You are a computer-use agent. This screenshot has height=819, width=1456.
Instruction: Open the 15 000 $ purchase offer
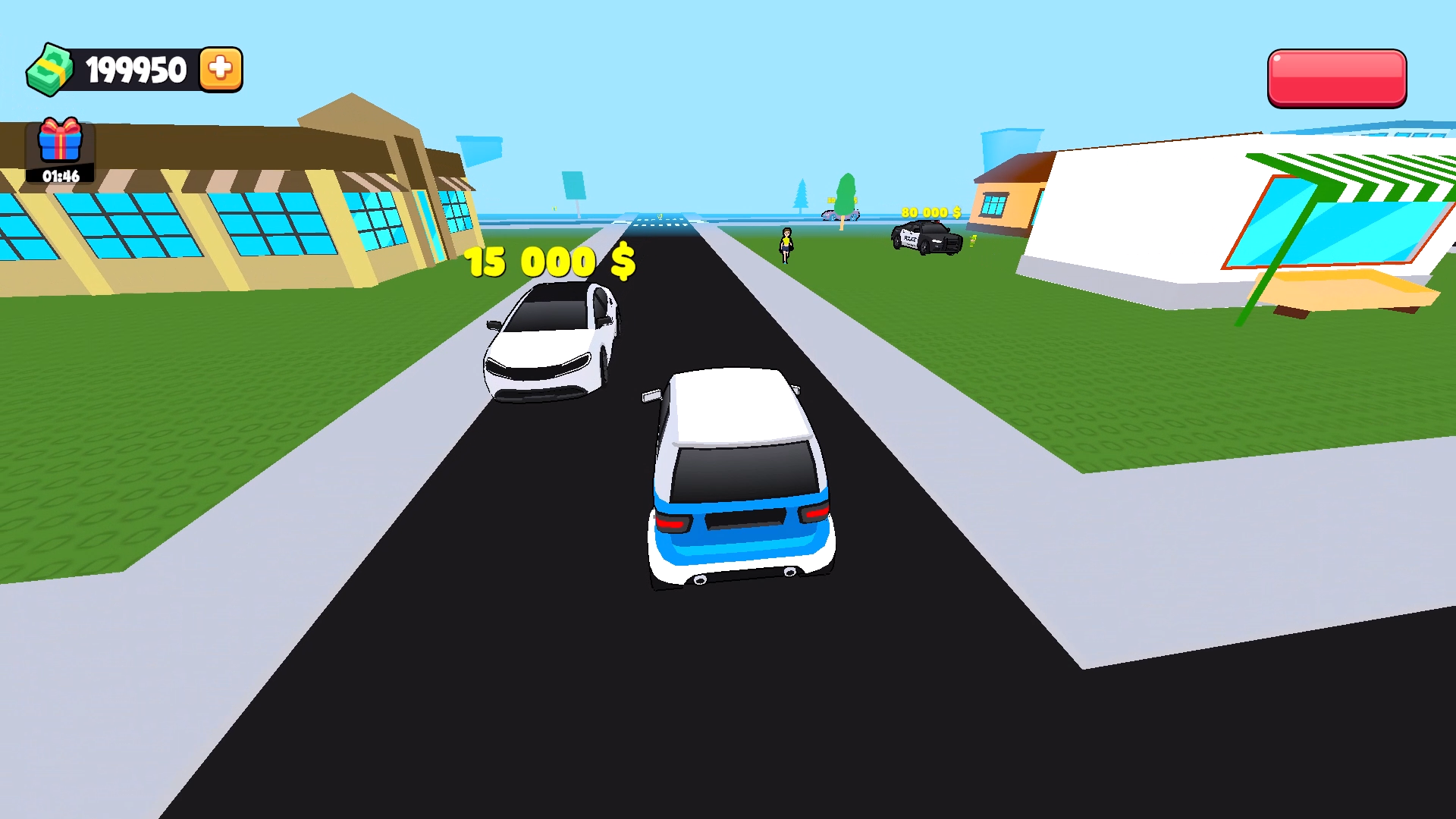coord(548,262)
